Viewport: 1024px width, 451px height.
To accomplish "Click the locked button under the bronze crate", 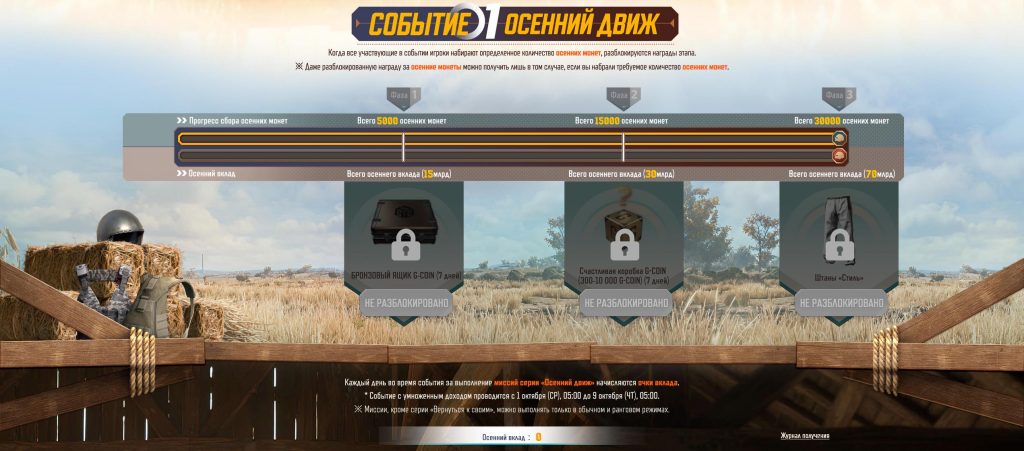I will tap(404, 302).
